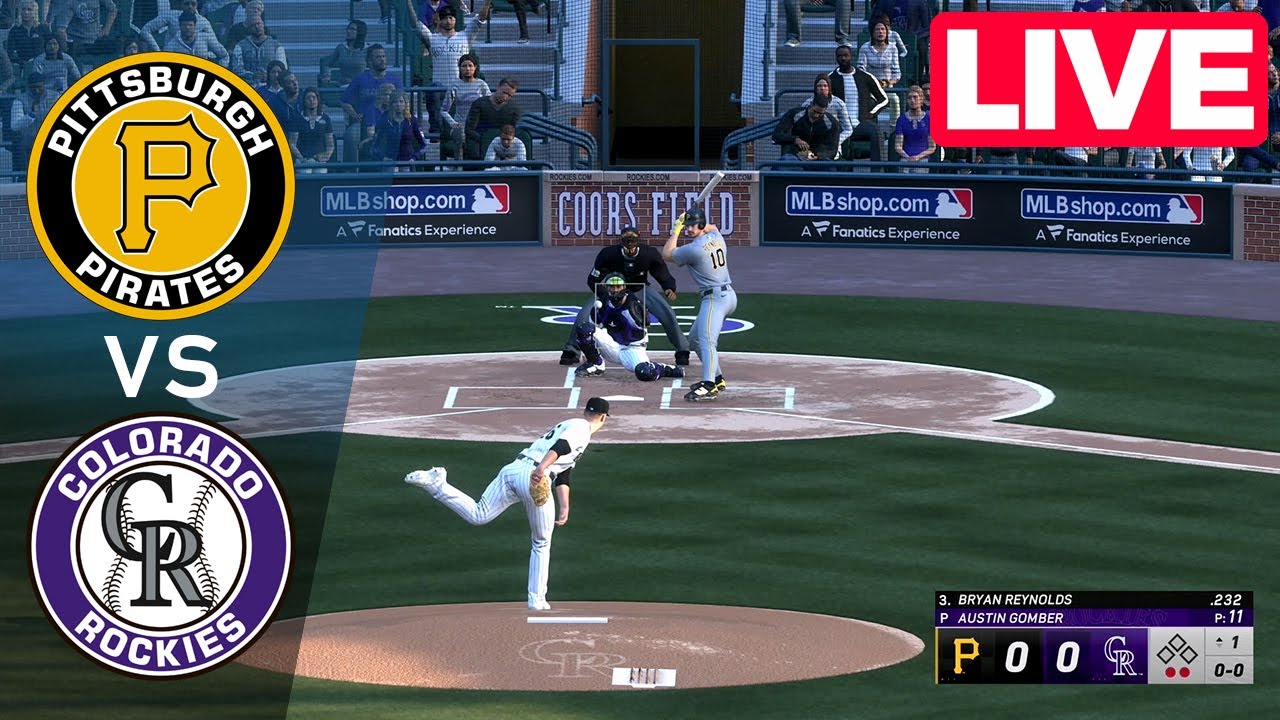
Task: Toggle the top-of-inning arrow indicator
Action: [1219, 640]
